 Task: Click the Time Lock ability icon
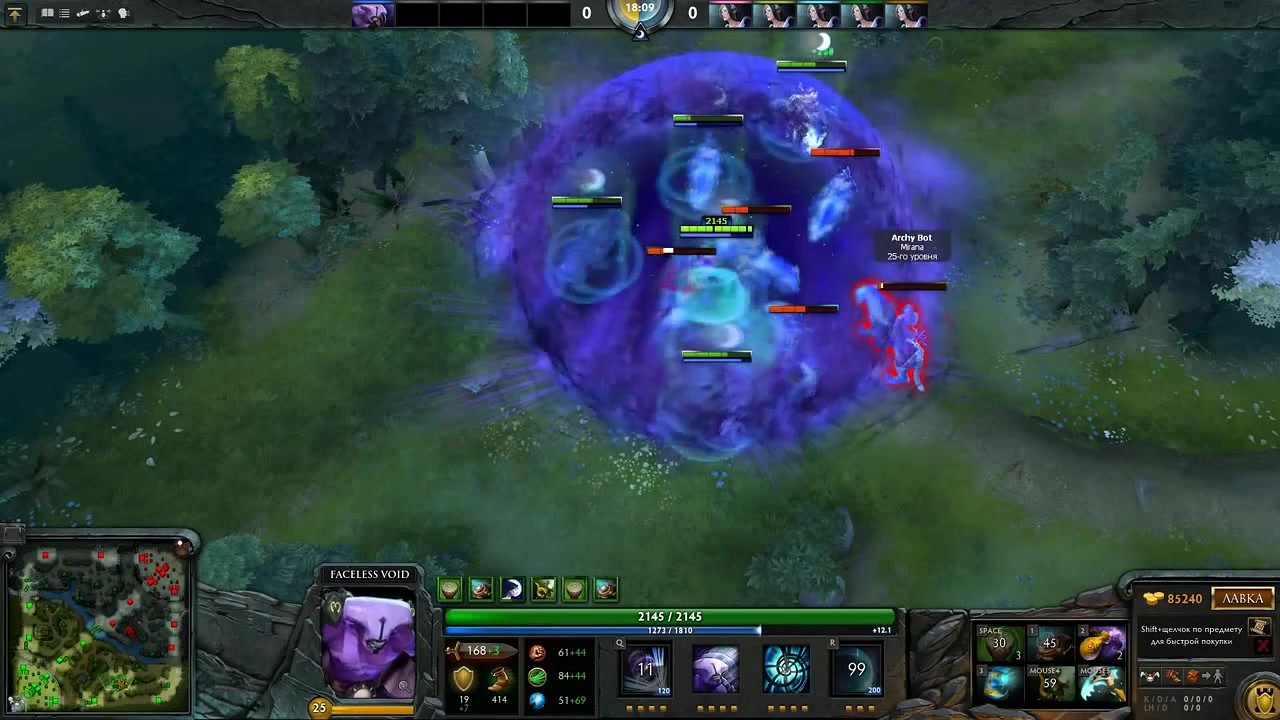click(x=786, y=669)
